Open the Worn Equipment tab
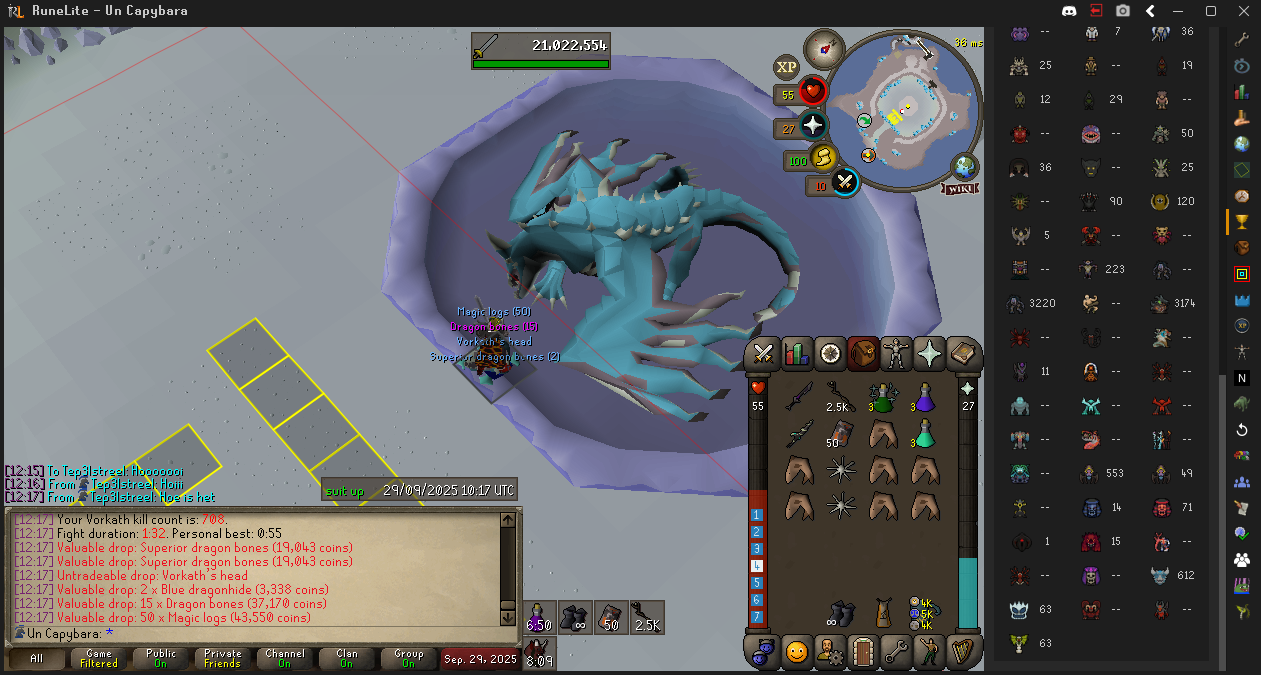This screenshot has height=675, width=1261. [895, 354]
